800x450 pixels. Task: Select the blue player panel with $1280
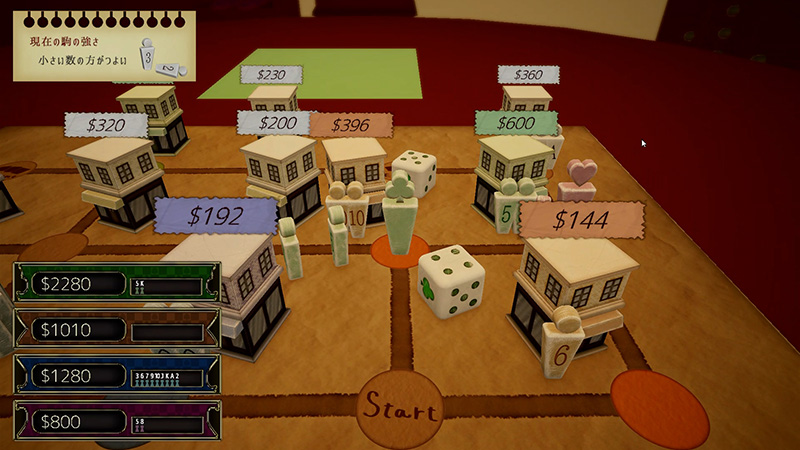pos(117,375)
